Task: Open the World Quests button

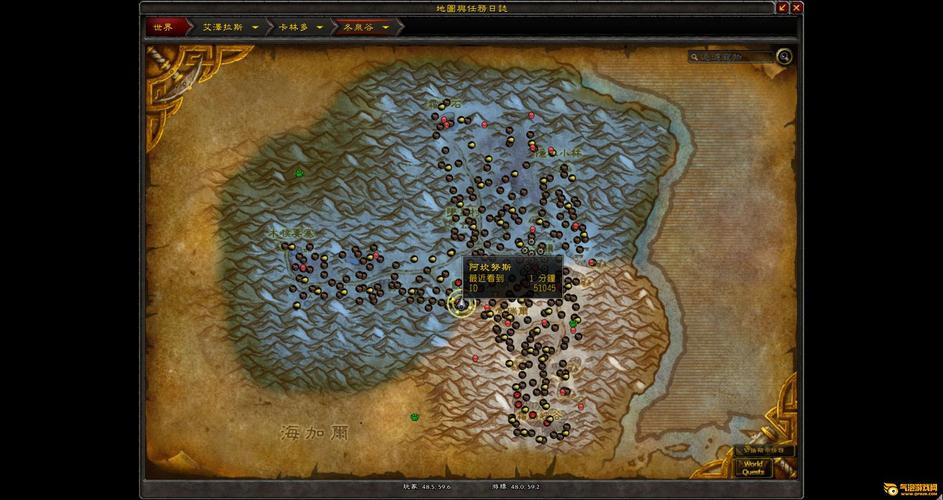Action: click(x=752, y=467)
